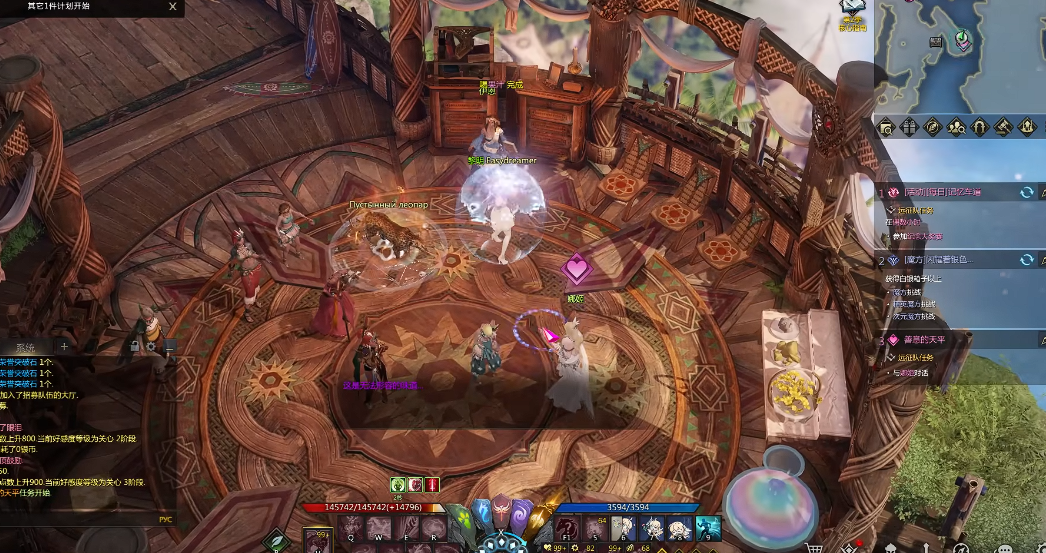Add a new chat tab with plus
This screenshot has height=553, width=1046.
[x=64, y=346]
